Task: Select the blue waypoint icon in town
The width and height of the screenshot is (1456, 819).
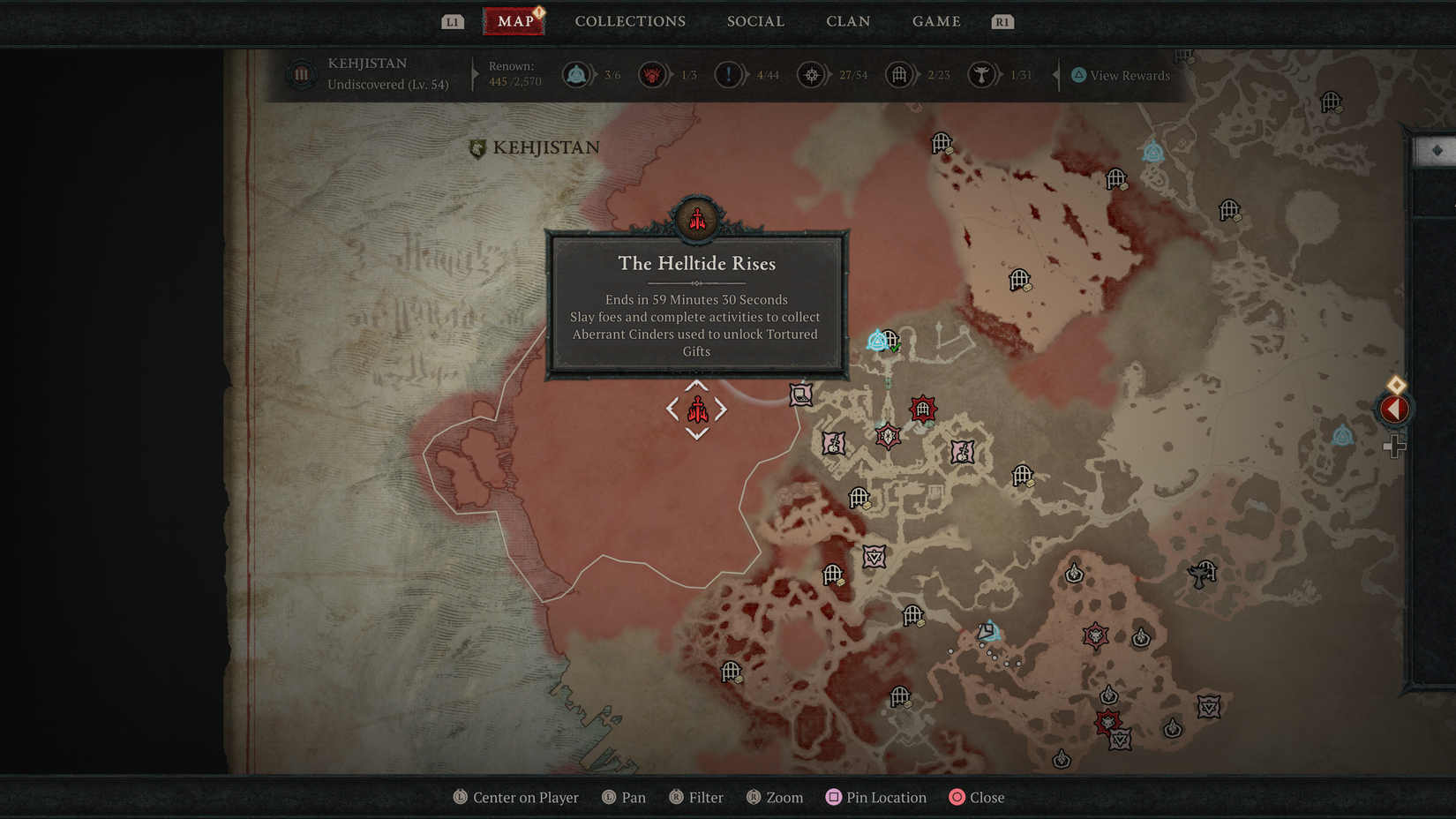Action: tap(876, 339)
